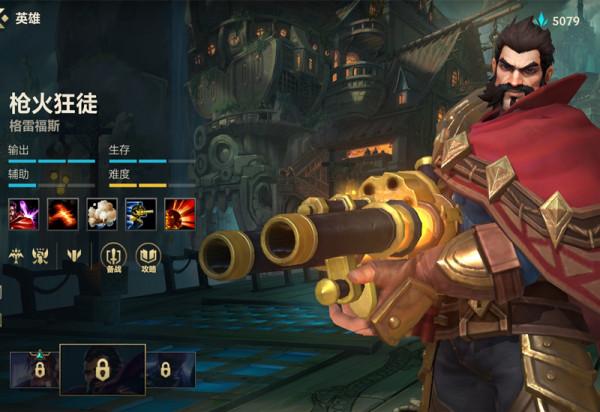The height and width of the screenshot is (412, 600).
Task: Select the golden gun dash ability icon
Action: coord(140,212)
